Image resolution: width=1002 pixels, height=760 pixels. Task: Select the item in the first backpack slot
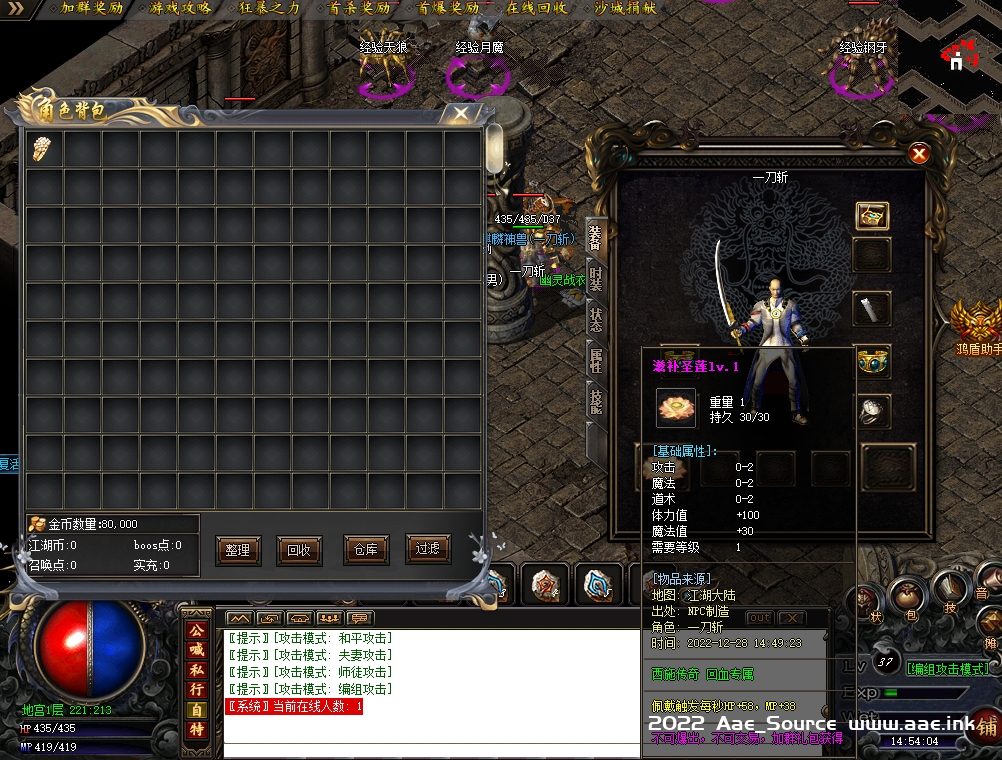[44, 148]
